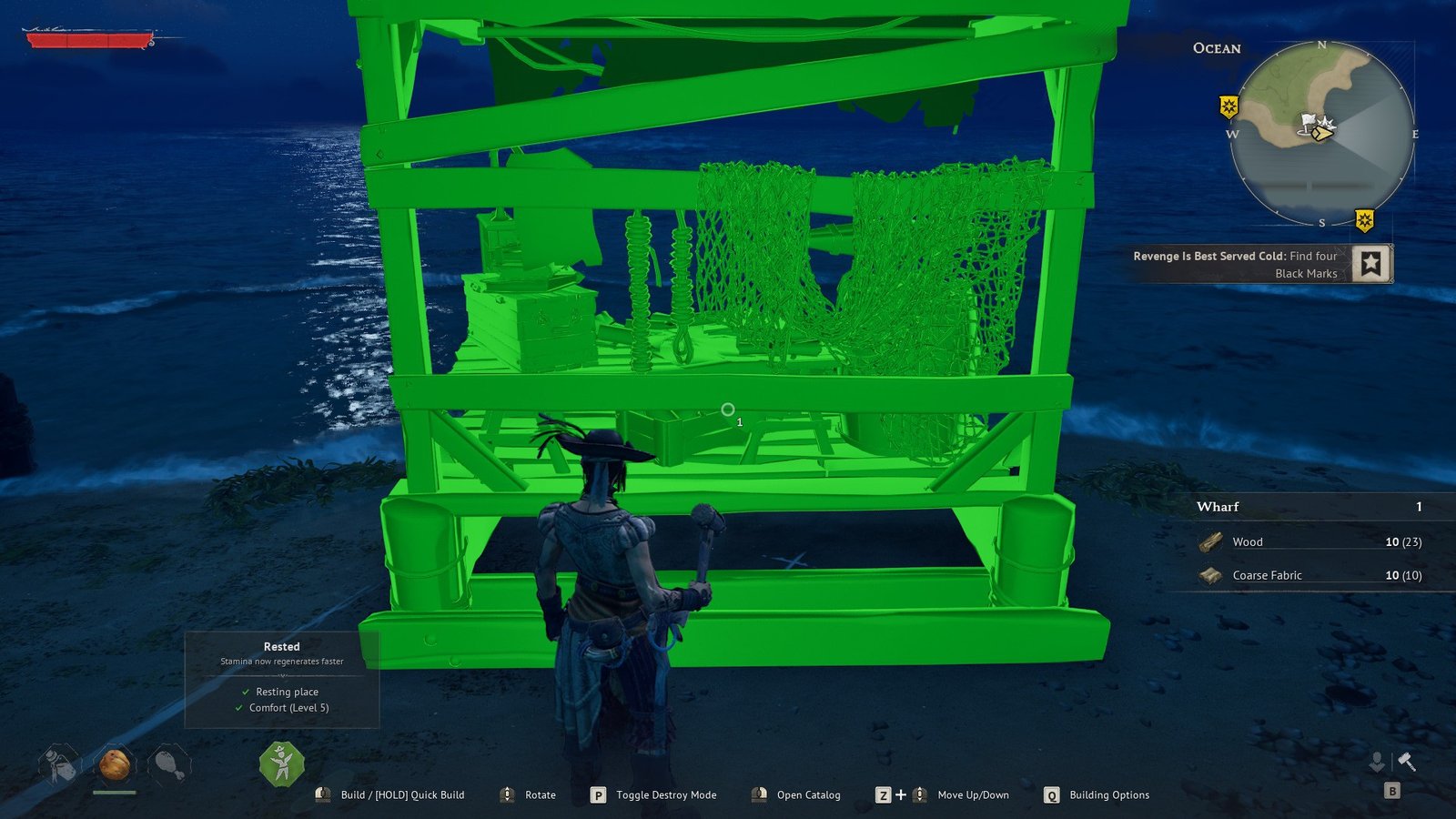Open Building Options from the bottom bar
The width and height of the screenshot is (1456, 819).
coord(1108,794)
